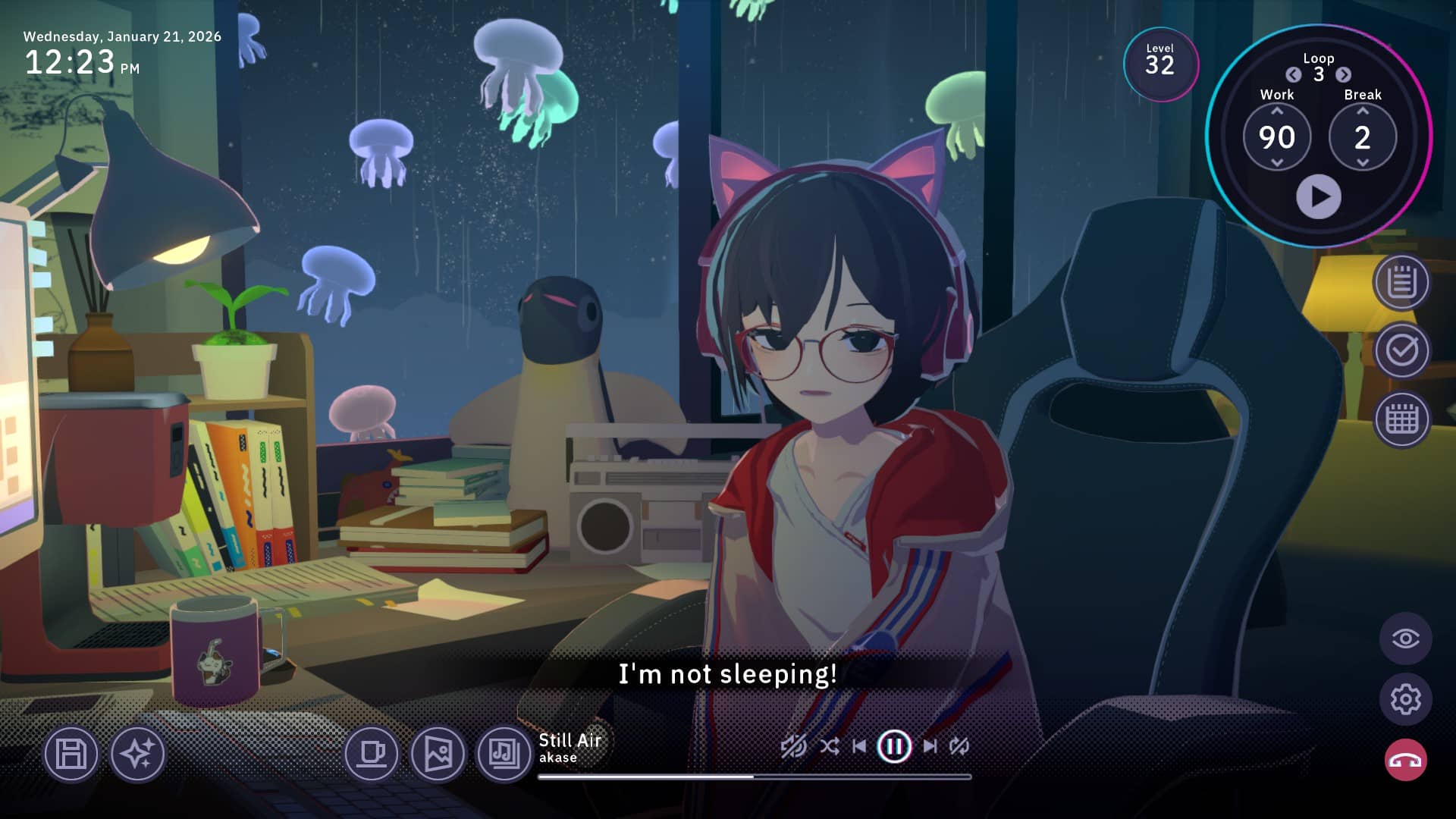The image size is (1456, 819).
Task: Decrease the Work minutes with down arrow
Action: tap(1277, 162)
